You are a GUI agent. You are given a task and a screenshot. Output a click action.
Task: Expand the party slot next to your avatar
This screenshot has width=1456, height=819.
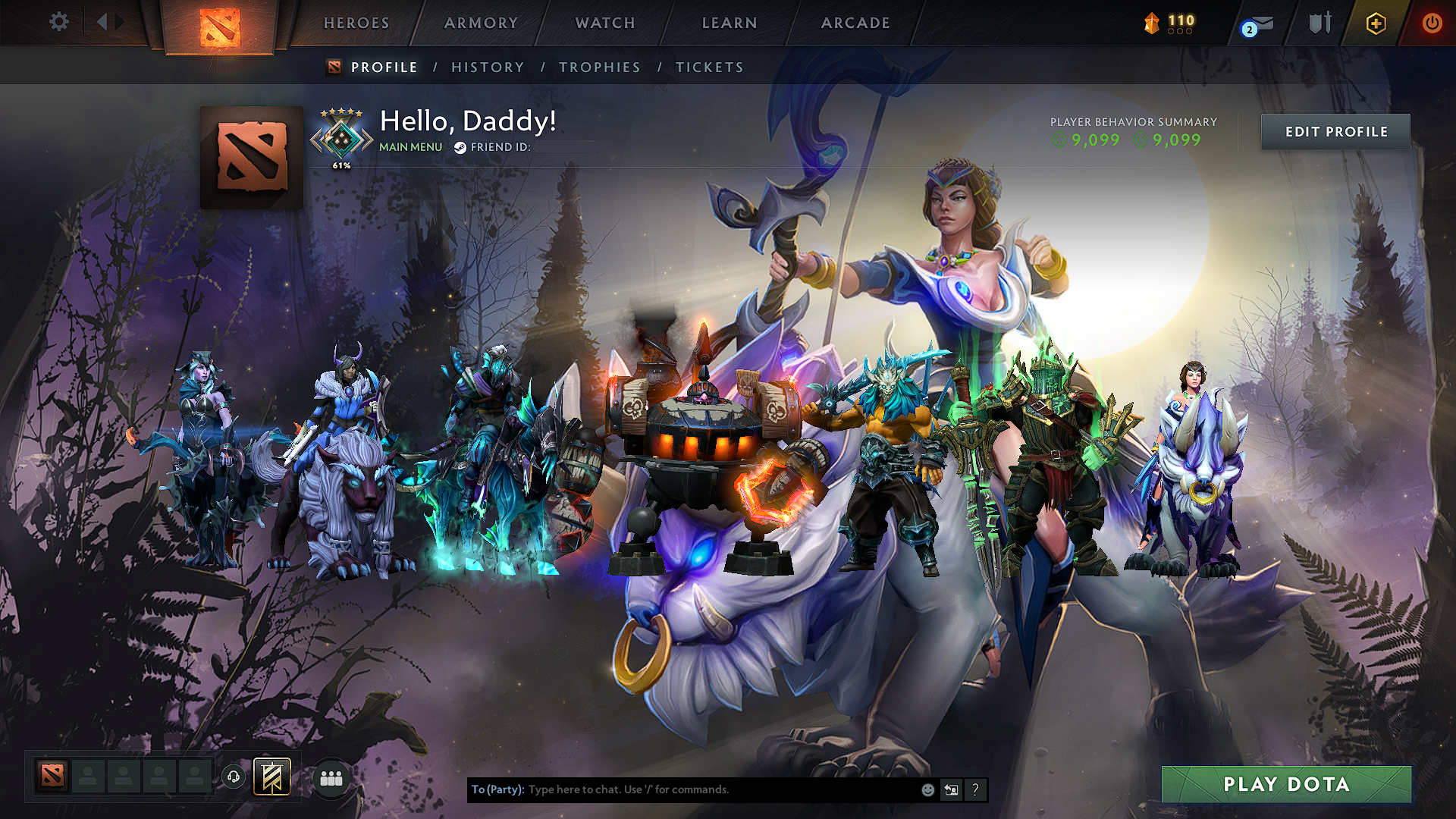(88, 777)
